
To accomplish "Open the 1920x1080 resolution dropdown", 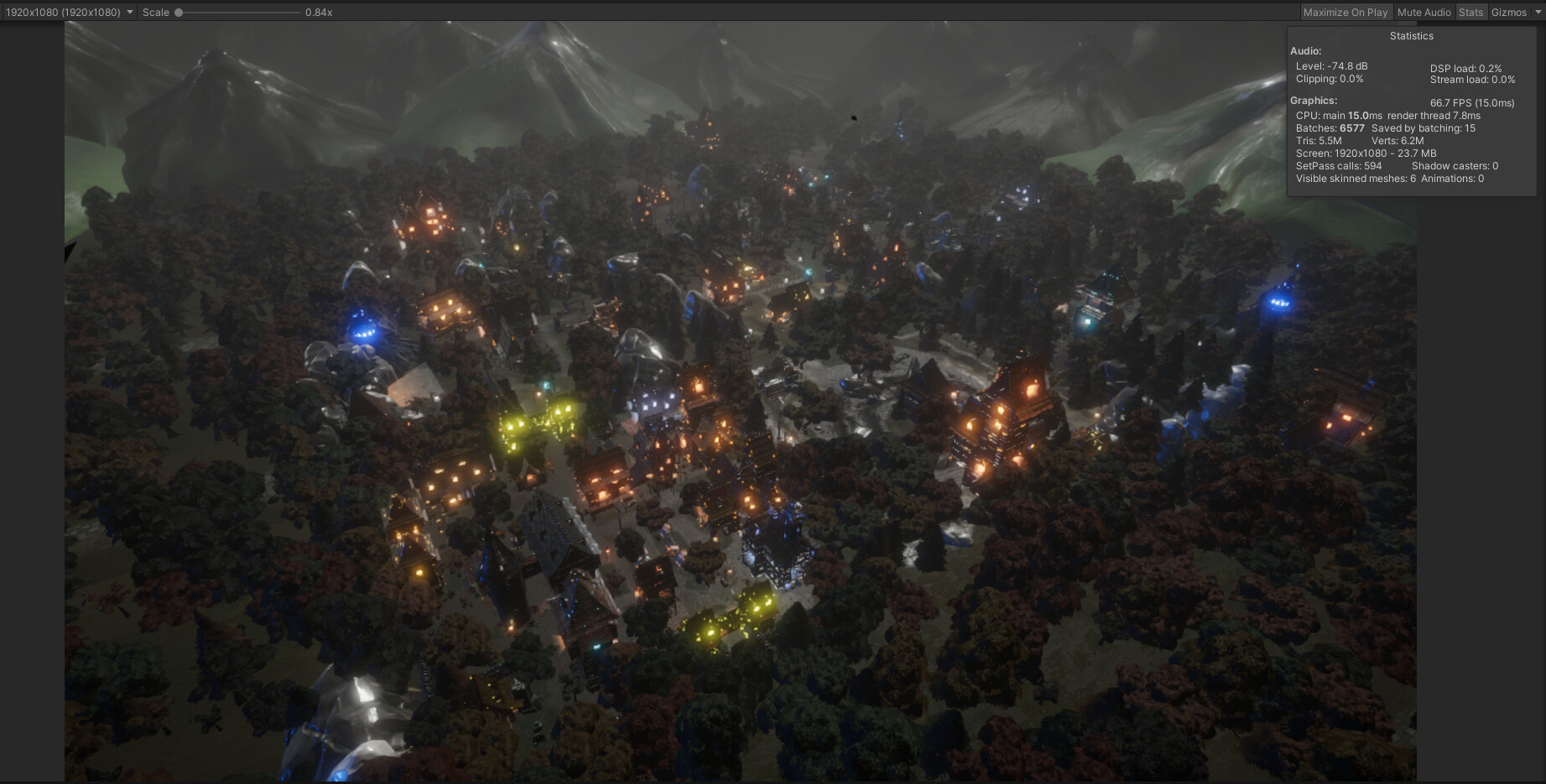I will tap(69, 13).
